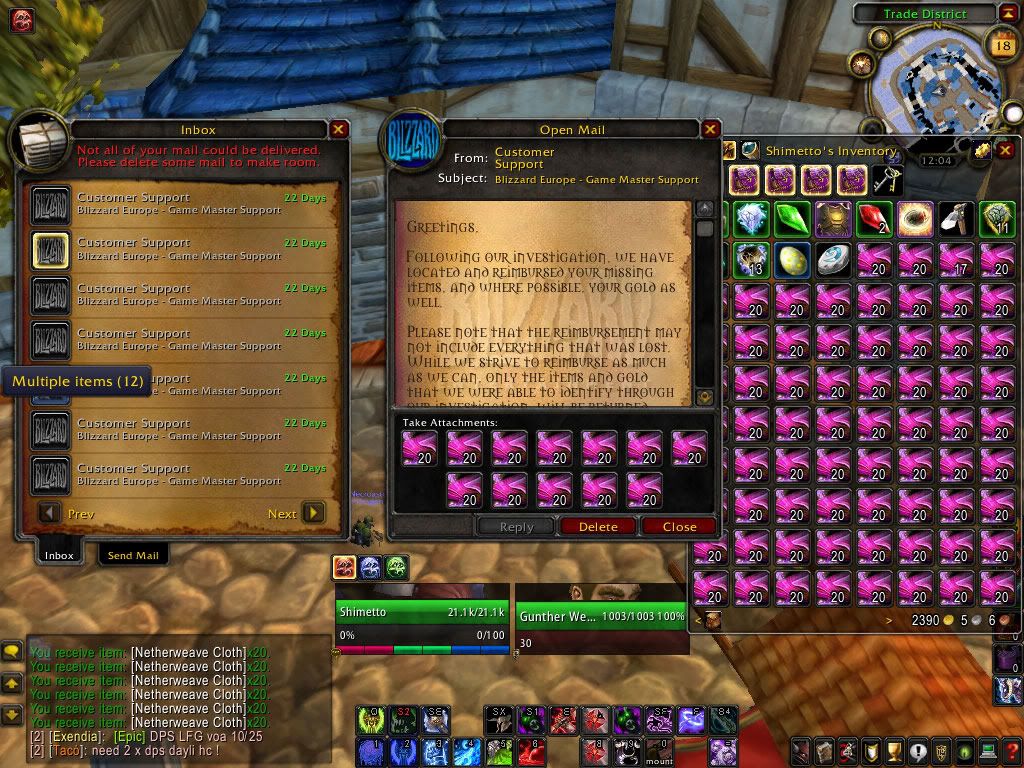This screenshot has height=768, width=1024.
Task: Use the mount action bar button
Action: pyautogui.click(x=660, y=748)
